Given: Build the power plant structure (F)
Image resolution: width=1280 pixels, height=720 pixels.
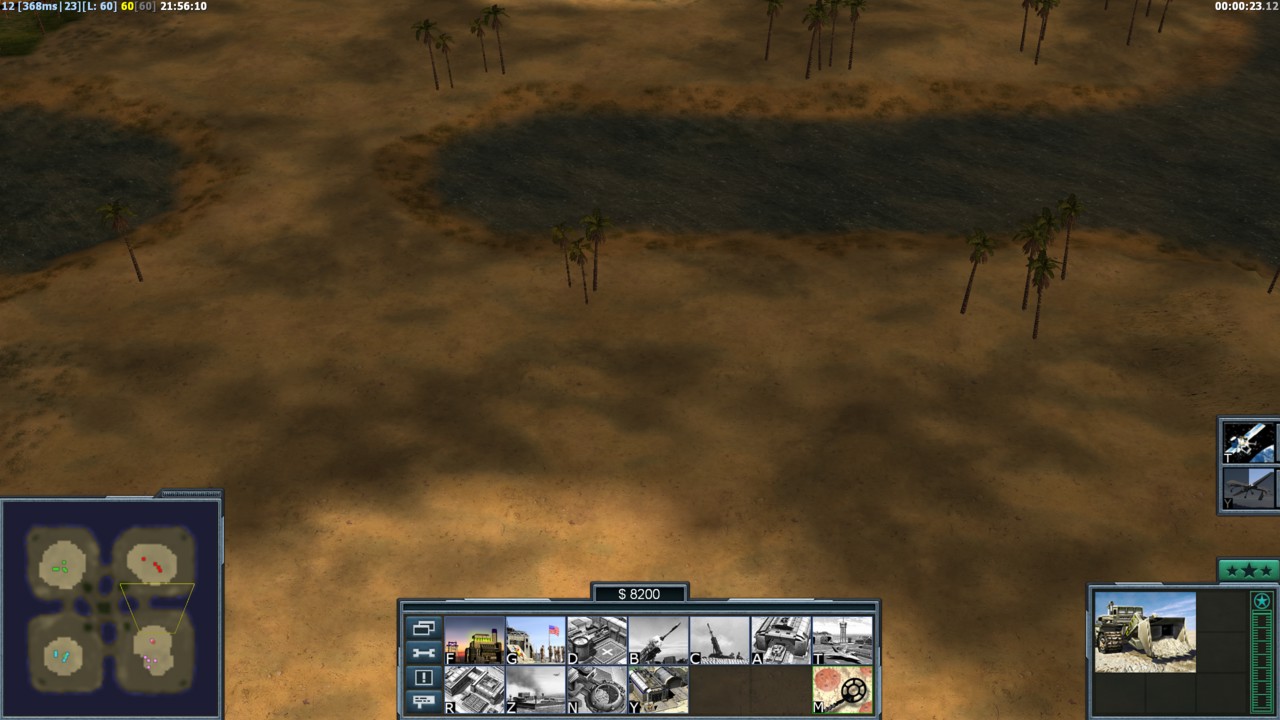Looking at the screenshot, I should [x=474, y=640].
